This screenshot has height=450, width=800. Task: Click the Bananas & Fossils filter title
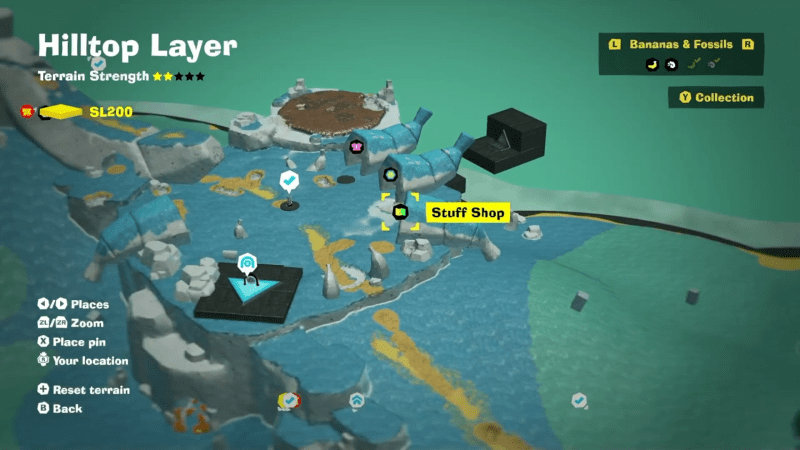[x=682, y=44]
